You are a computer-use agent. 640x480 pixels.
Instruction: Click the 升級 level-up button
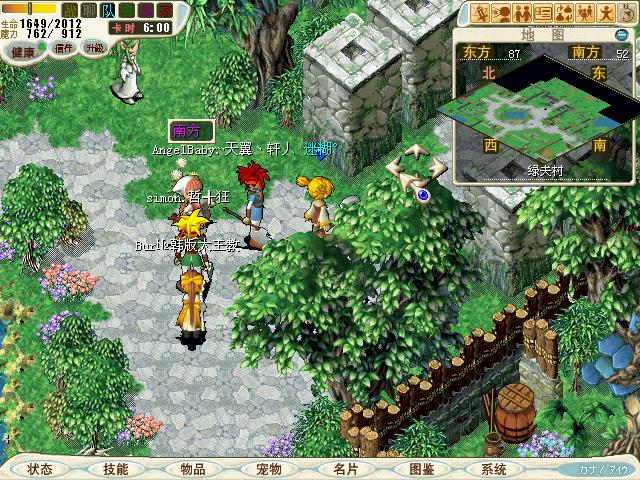[x=94, y=48]
